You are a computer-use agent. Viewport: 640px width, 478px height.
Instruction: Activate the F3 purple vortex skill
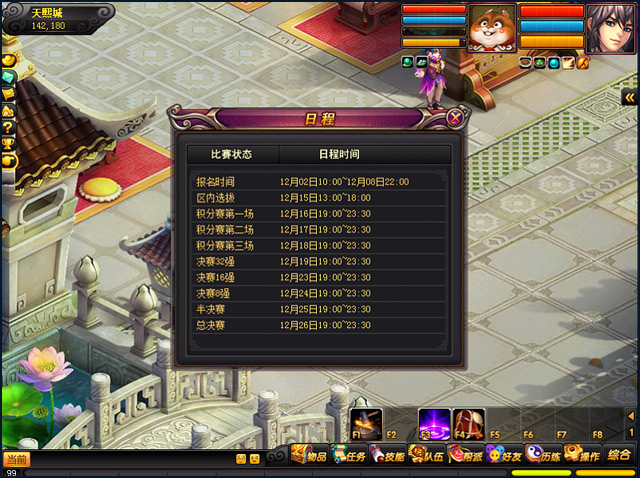pos(432,422)
